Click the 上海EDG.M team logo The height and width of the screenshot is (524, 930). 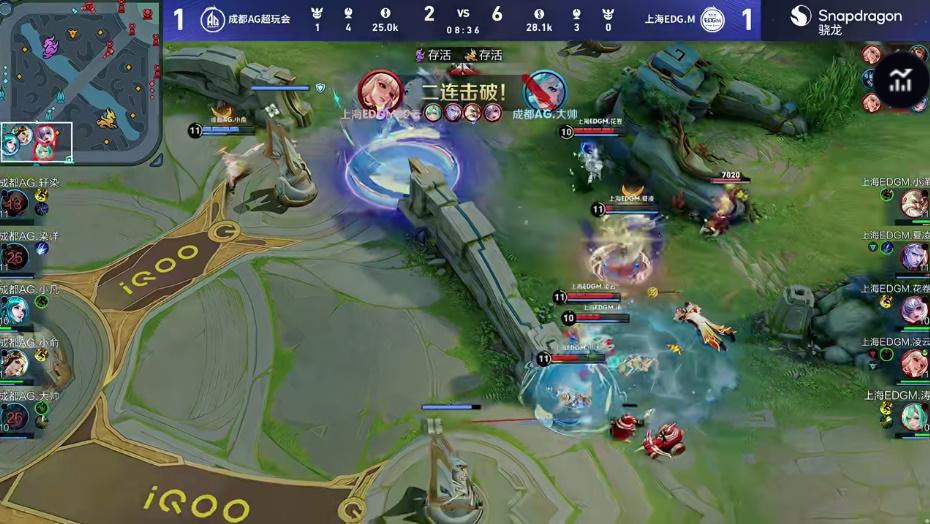712,20
